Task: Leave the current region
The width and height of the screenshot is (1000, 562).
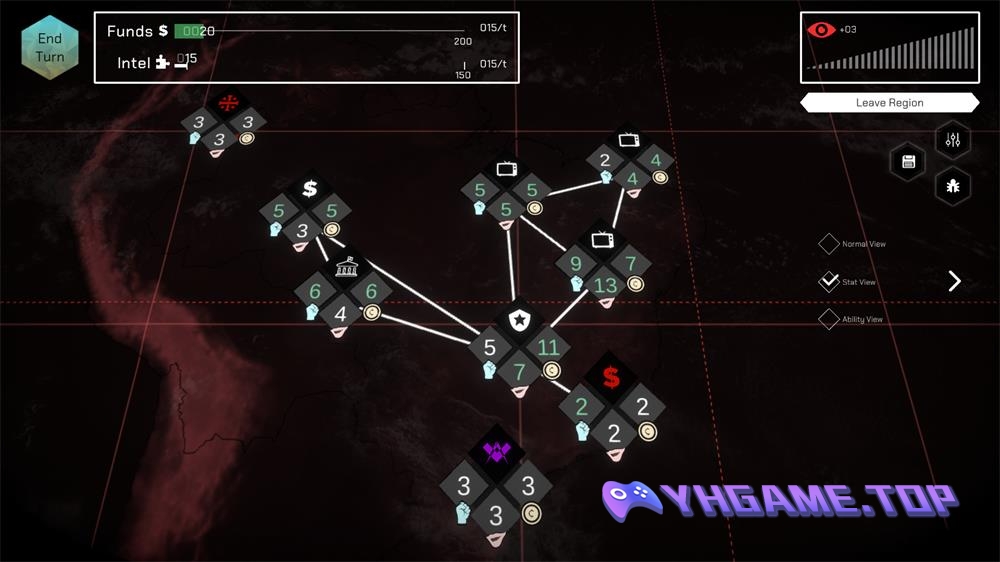Action: click(889, 103)
